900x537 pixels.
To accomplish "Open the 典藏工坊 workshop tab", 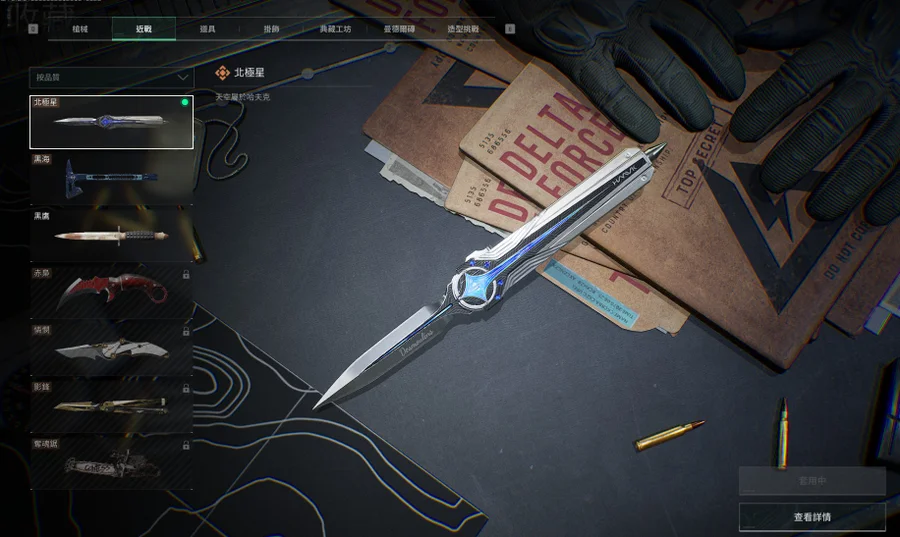I will click(335, 30).
